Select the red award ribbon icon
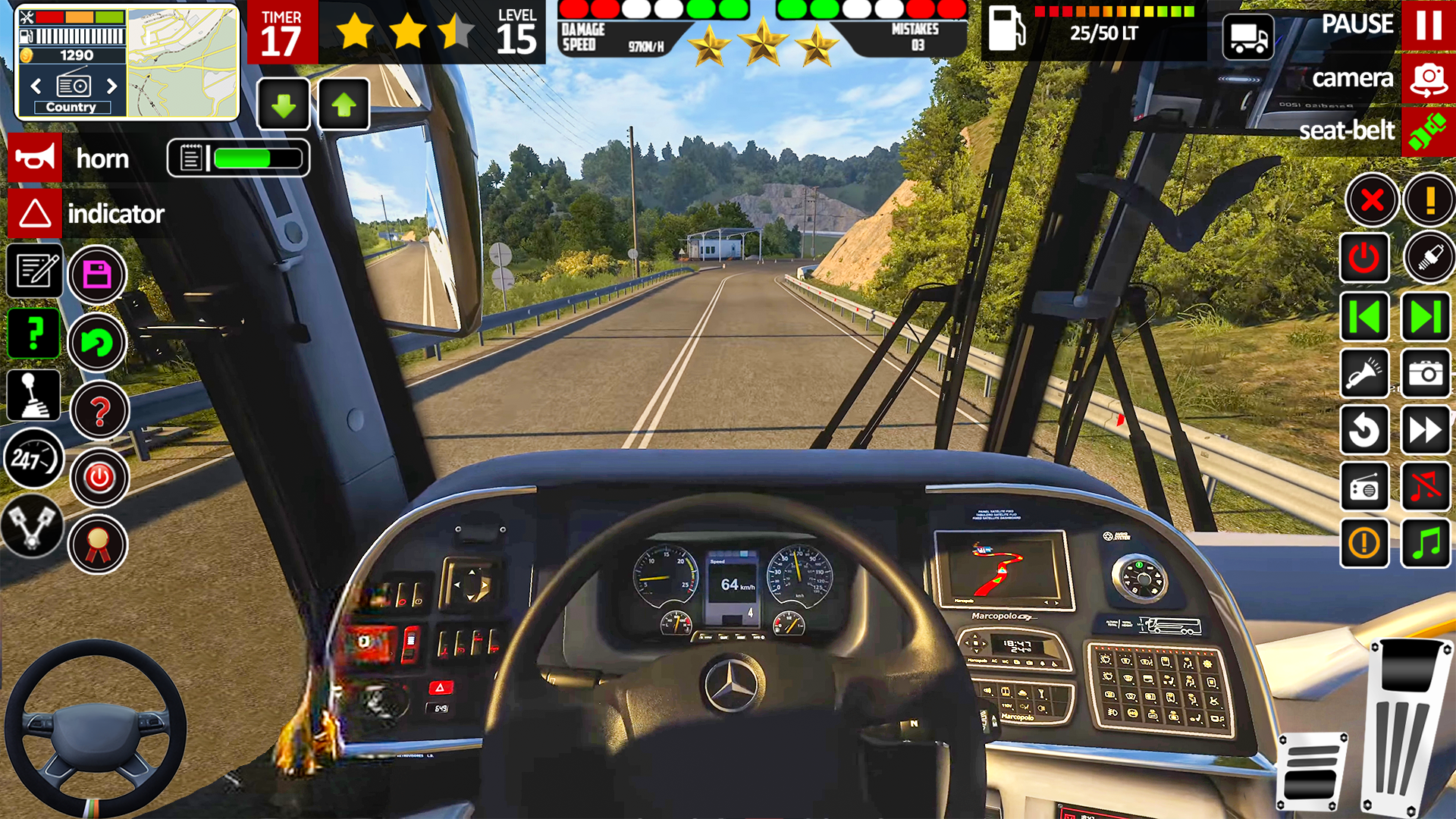 coord(98,544)
